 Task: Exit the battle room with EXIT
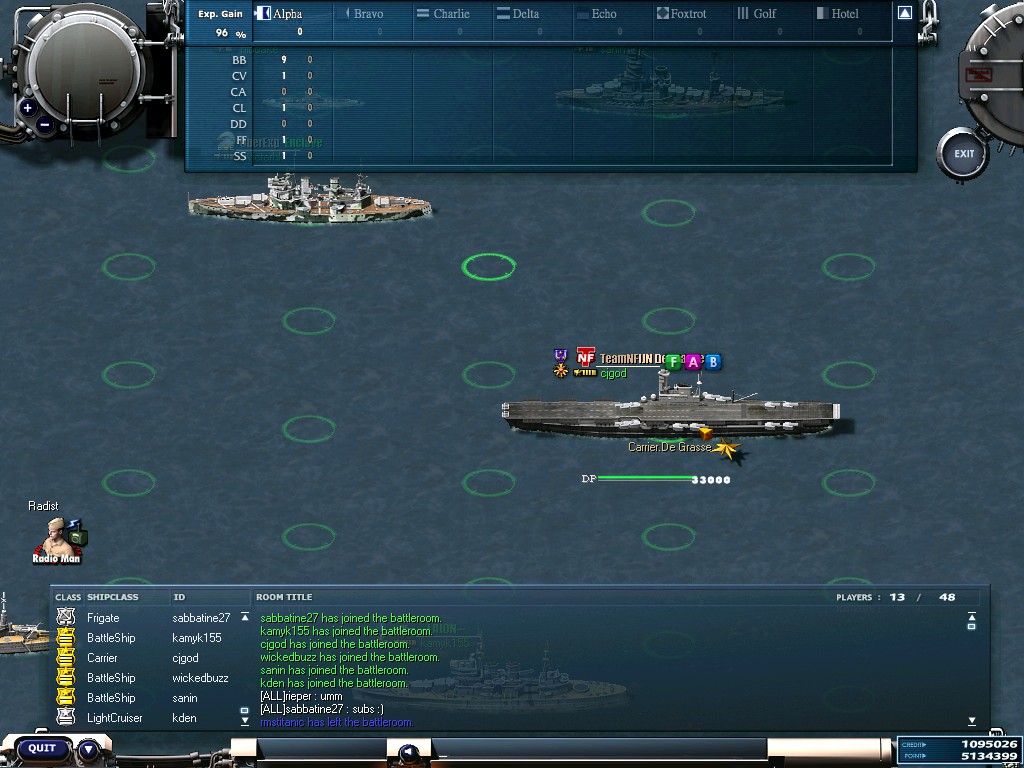pyautogui.click(x=963, y=154)
